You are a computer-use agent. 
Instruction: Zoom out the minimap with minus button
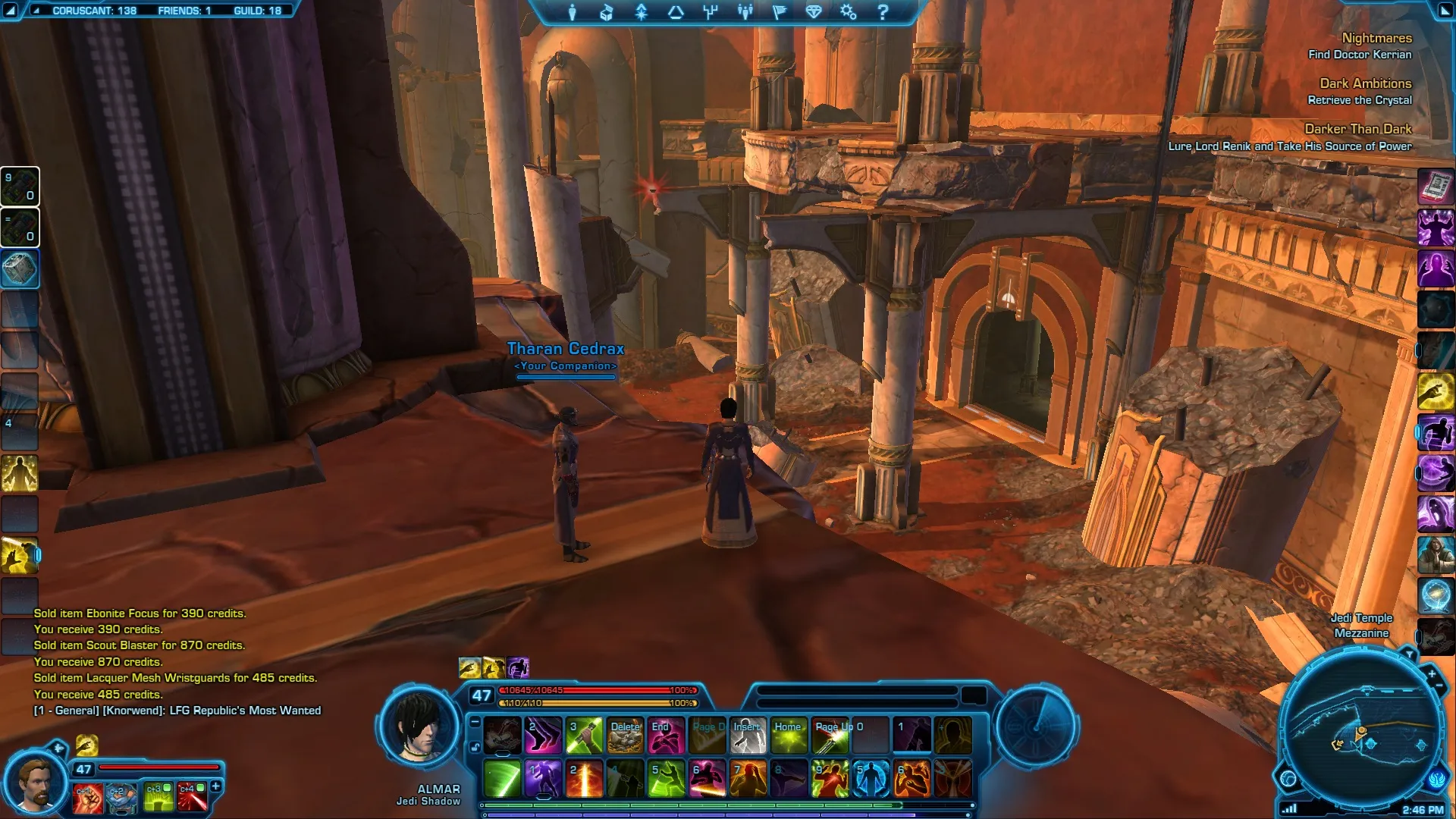tap(1439, 686)
